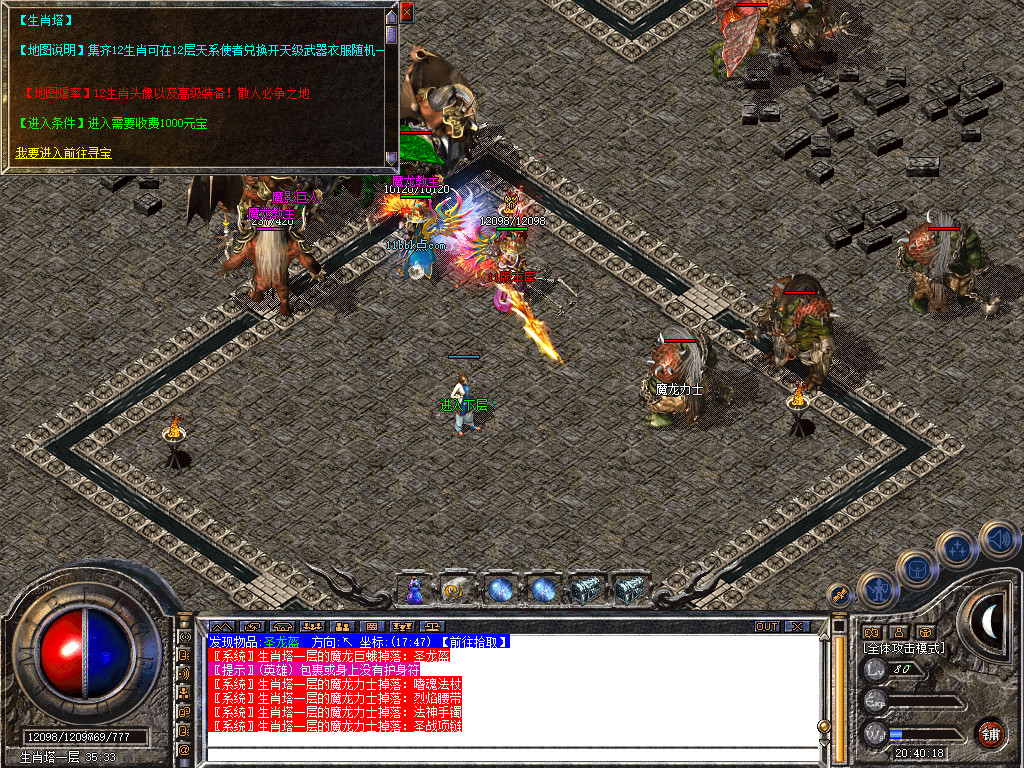Click the mountain map icon above chat
The height and width of the screenshot is (768, 1024).
point(221,627)
